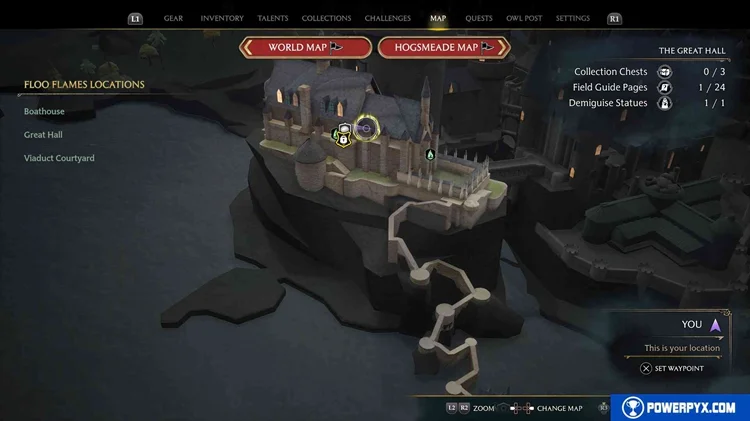The width and height of the screenshot is (750, 421).
Task: Go to the Collections tab
Action: [326, 18]
